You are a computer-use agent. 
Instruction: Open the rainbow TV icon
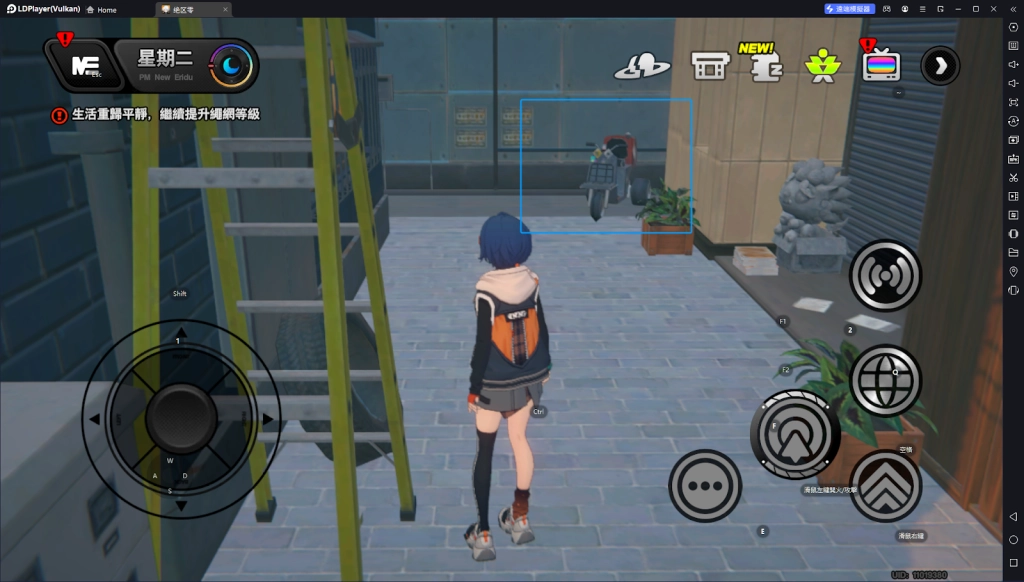(x=881, y=66)
